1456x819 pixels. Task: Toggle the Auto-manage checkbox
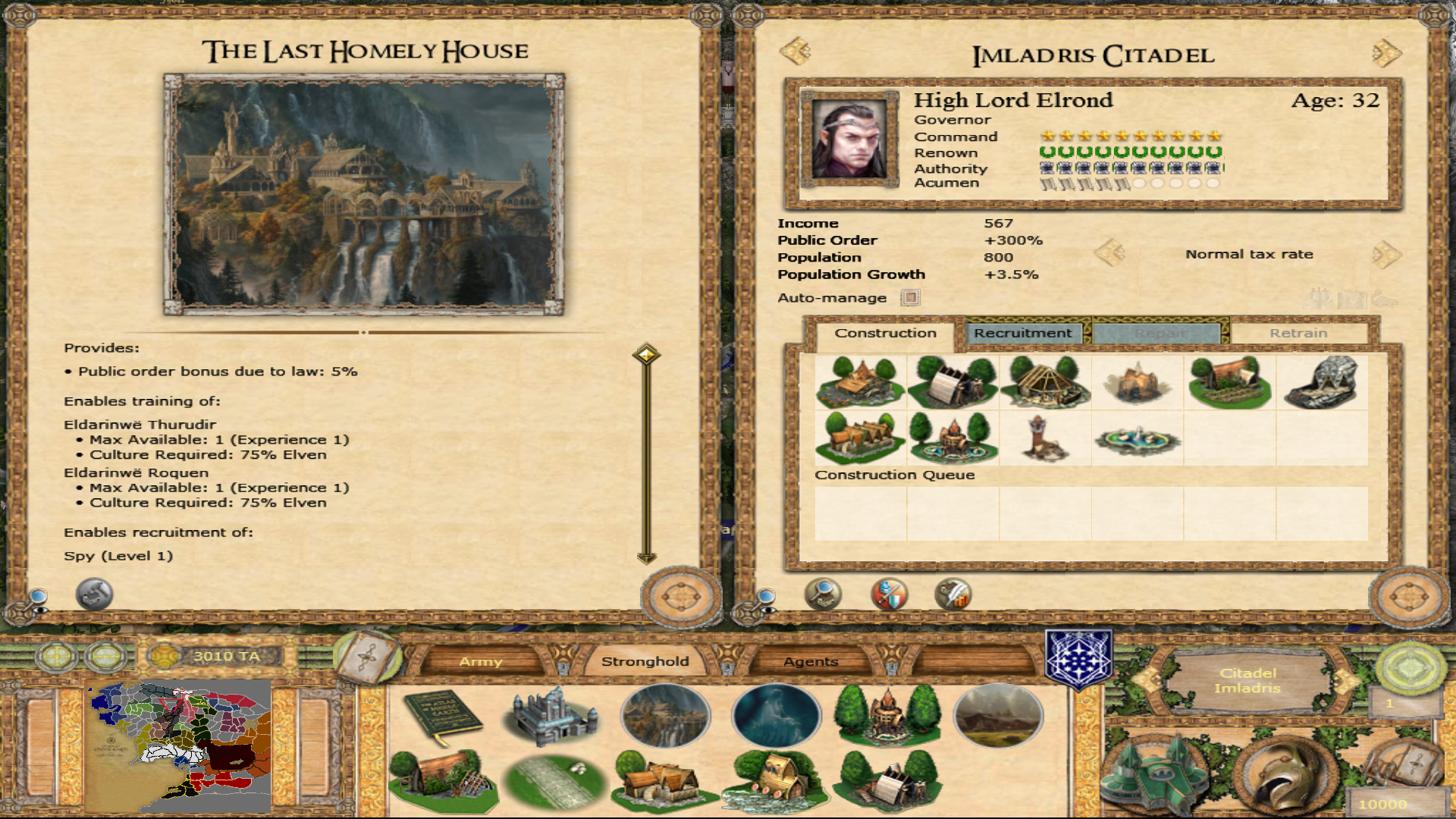910,298
